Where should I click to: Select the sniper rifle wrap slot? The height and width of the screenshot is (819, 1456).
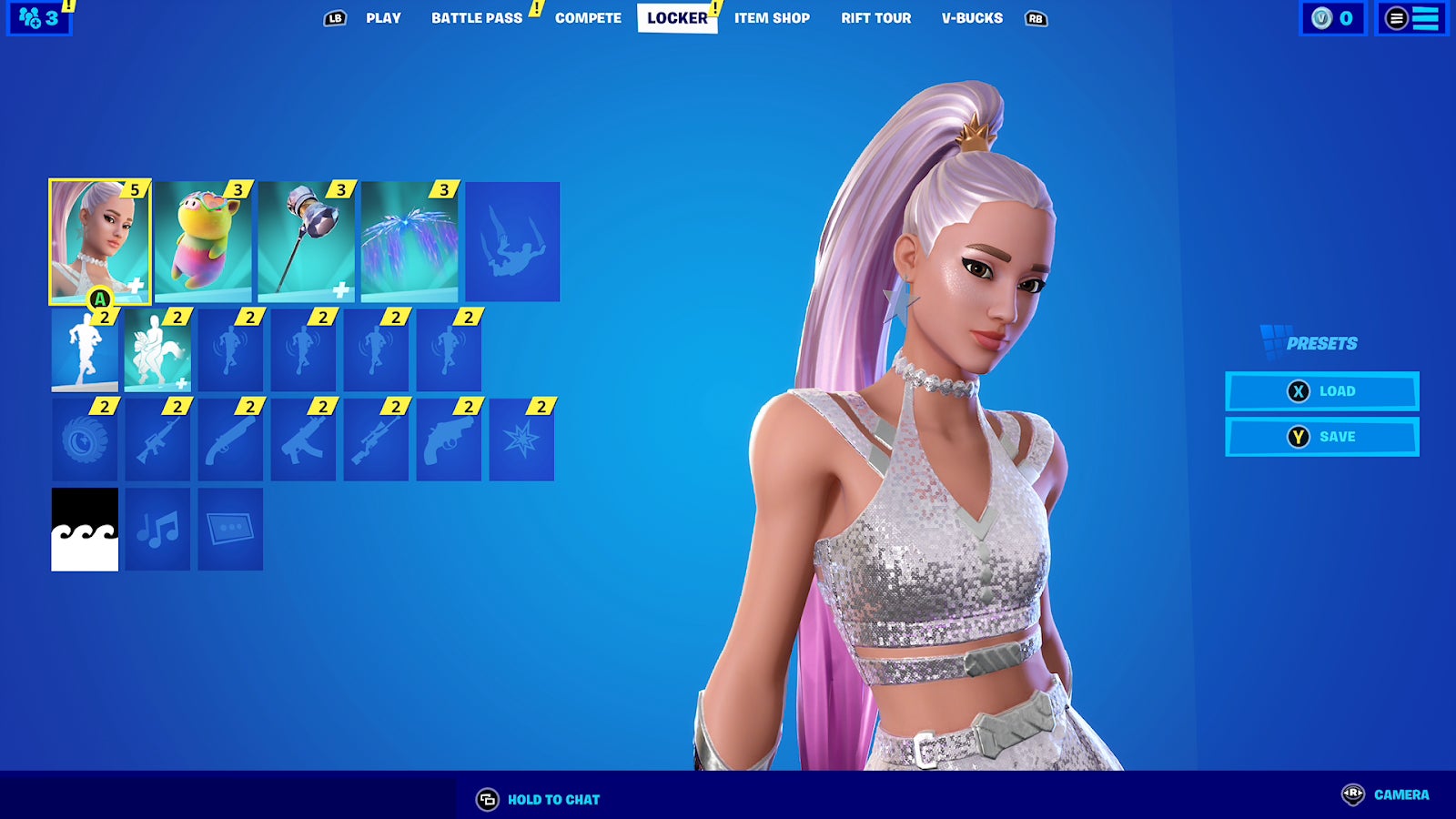tap(377, 441)
